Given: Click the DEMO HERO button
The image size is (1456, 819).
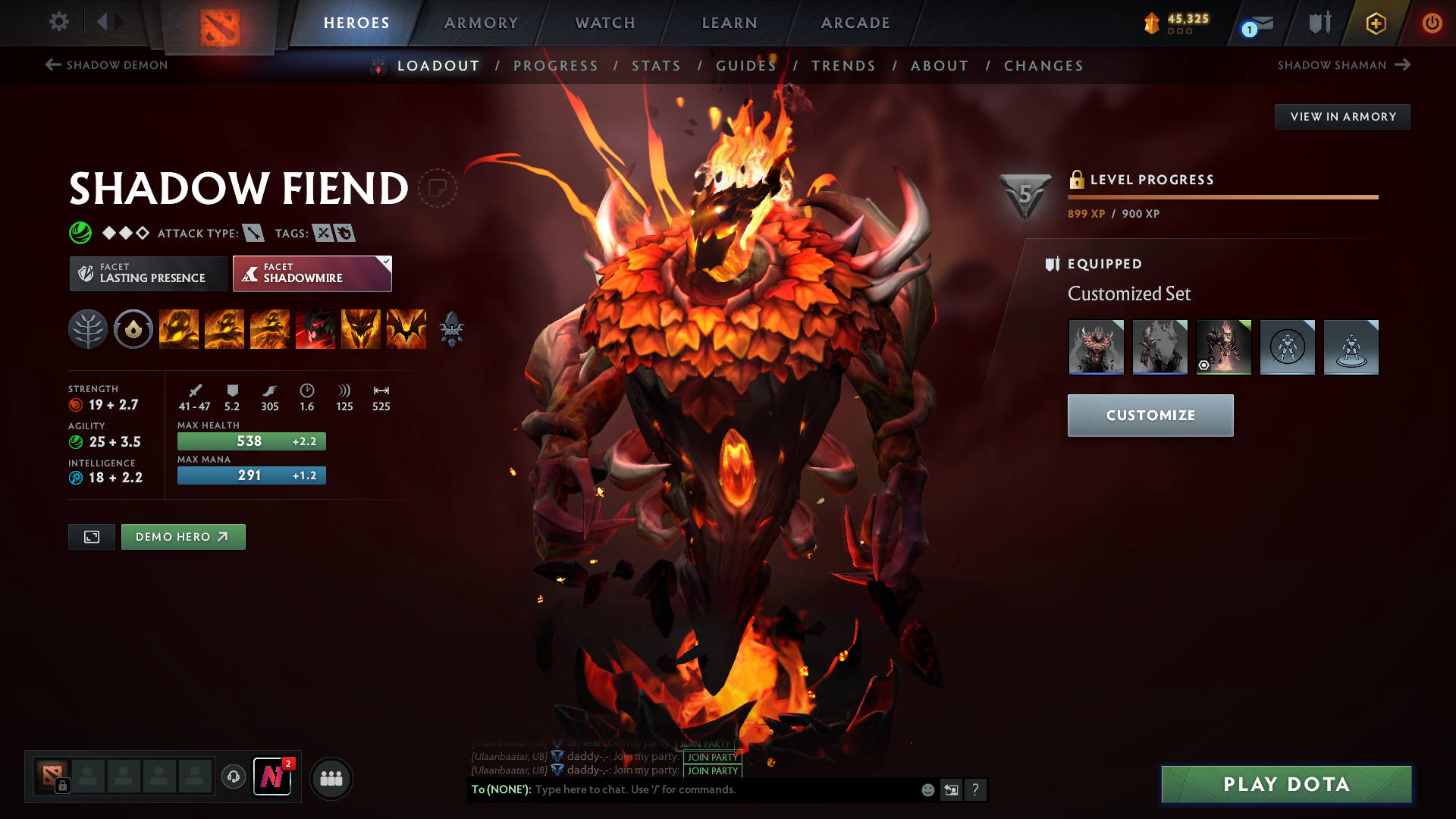Looking at the screenshot, I should click(183, 536).
